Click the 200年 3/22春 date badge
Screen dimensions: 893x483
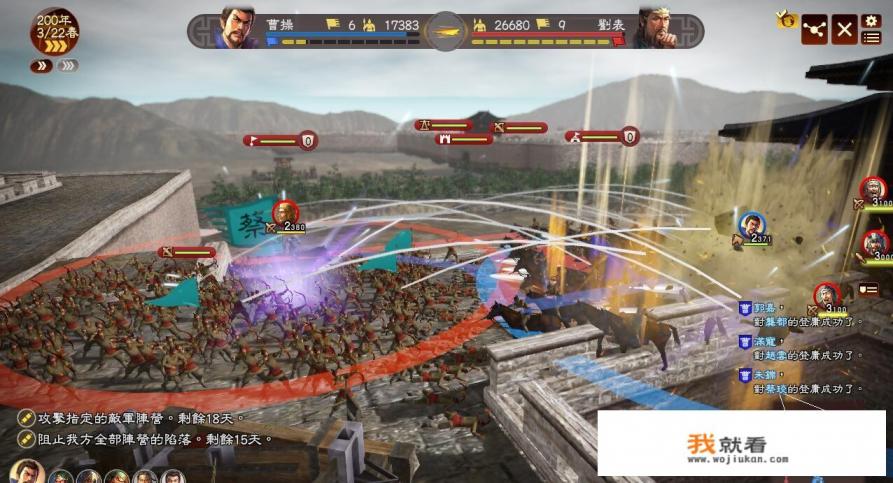coord(55,30)
